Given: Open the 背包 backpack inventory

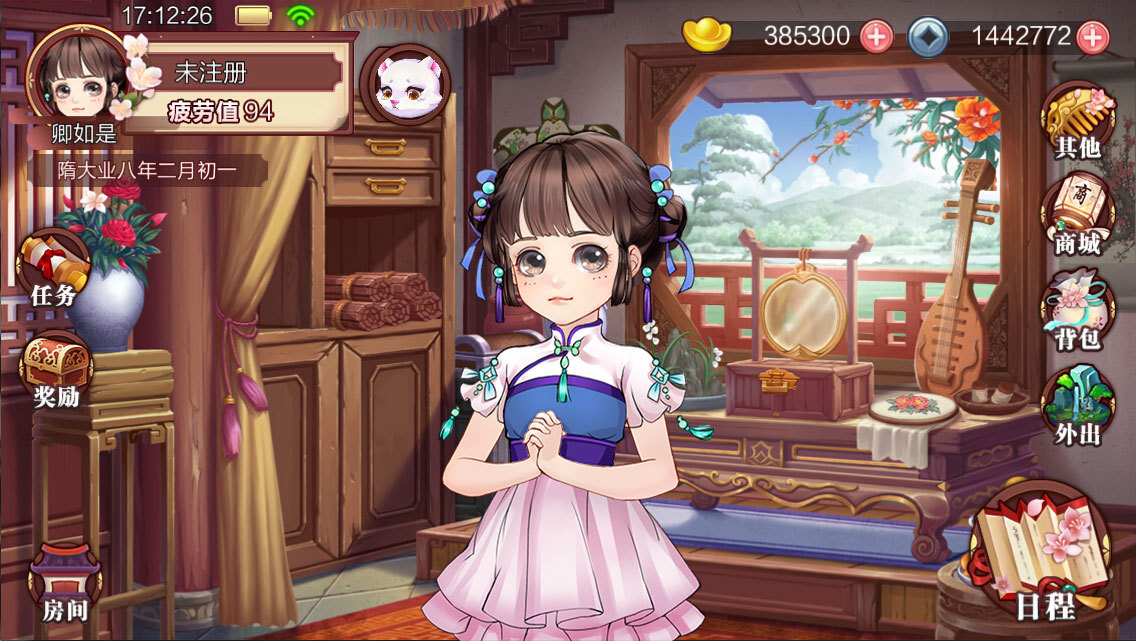Looking at the screenshot, I should point(1077,306).
